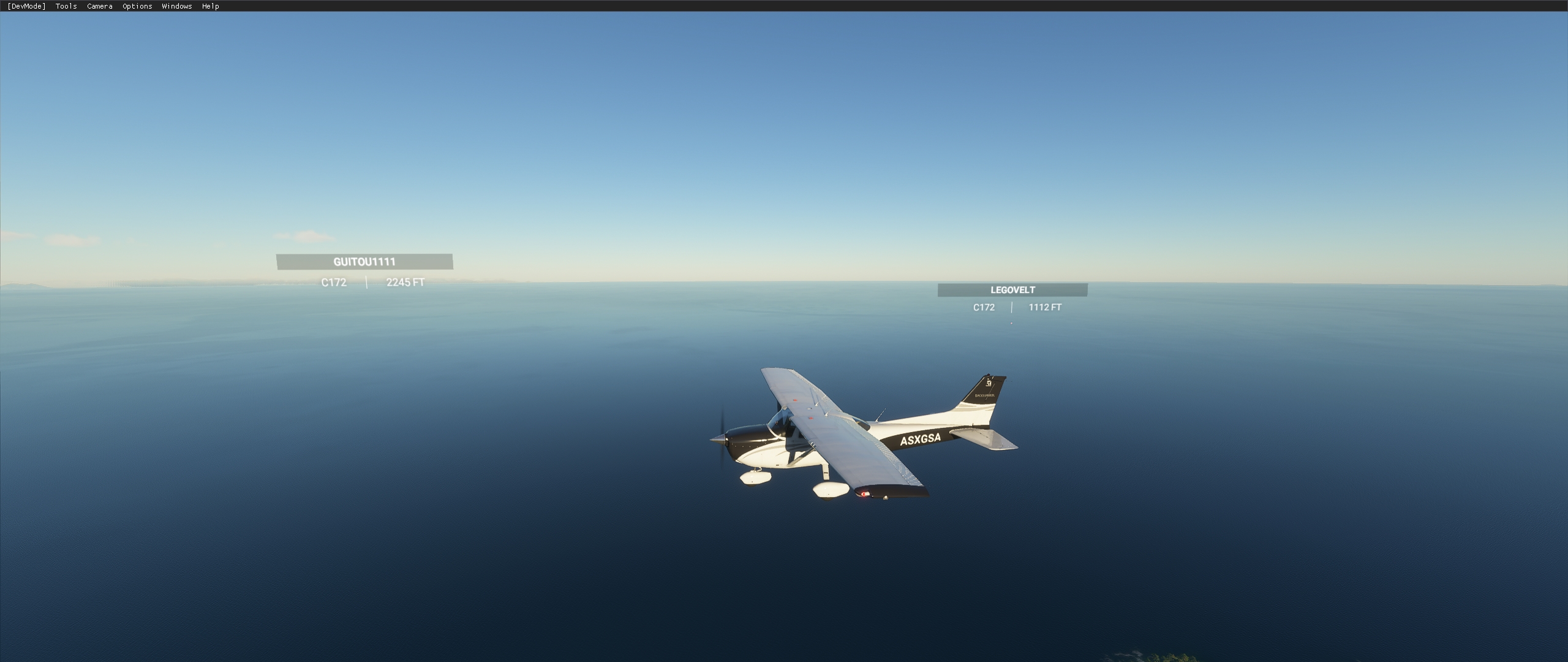This screenshot has width=1568, height=662.
Task: Click the 1112 FT altitude readout
Action: coord(1044,308)
